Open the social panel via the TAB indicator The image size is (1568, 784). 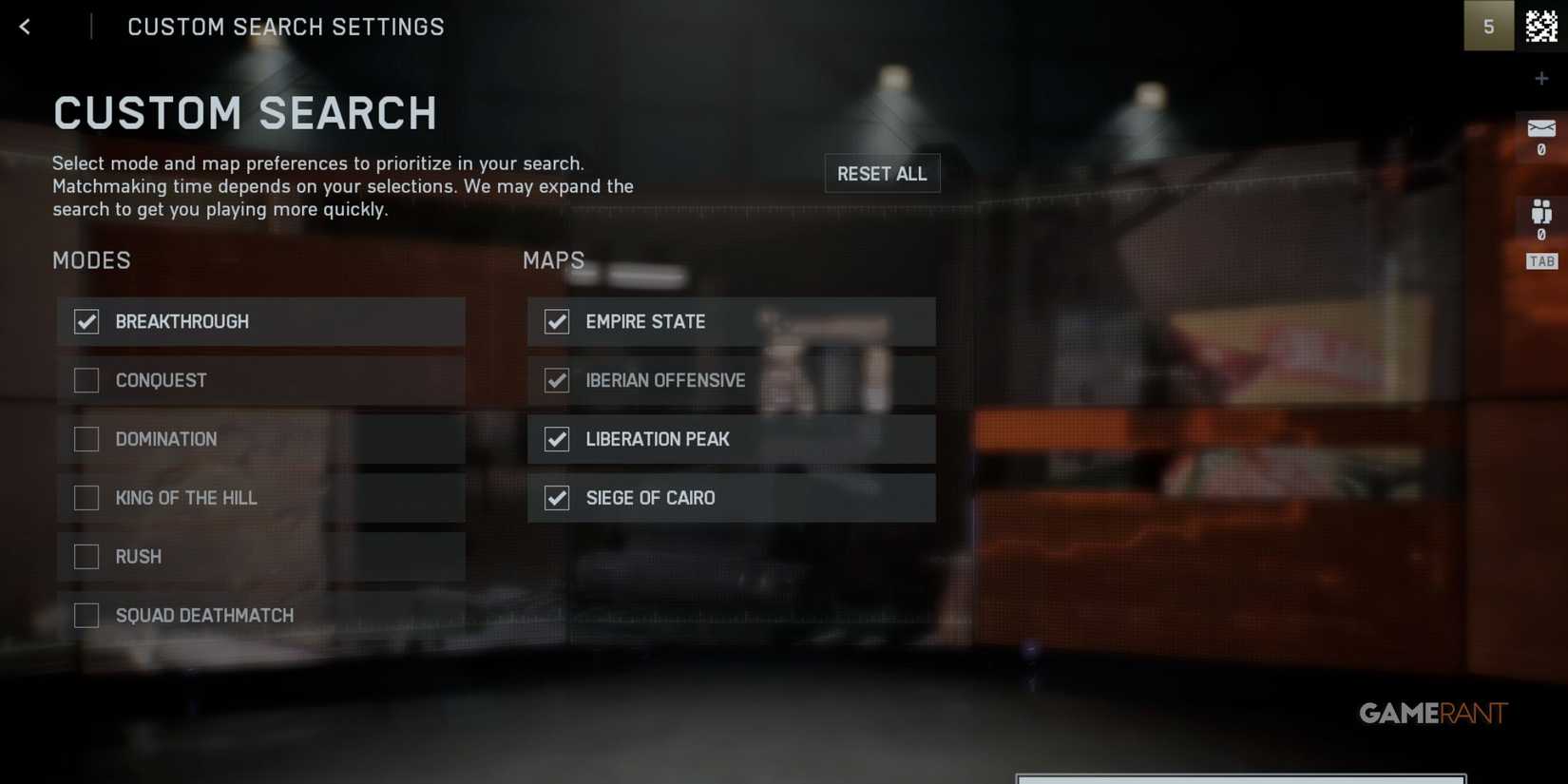(1540, 260)
